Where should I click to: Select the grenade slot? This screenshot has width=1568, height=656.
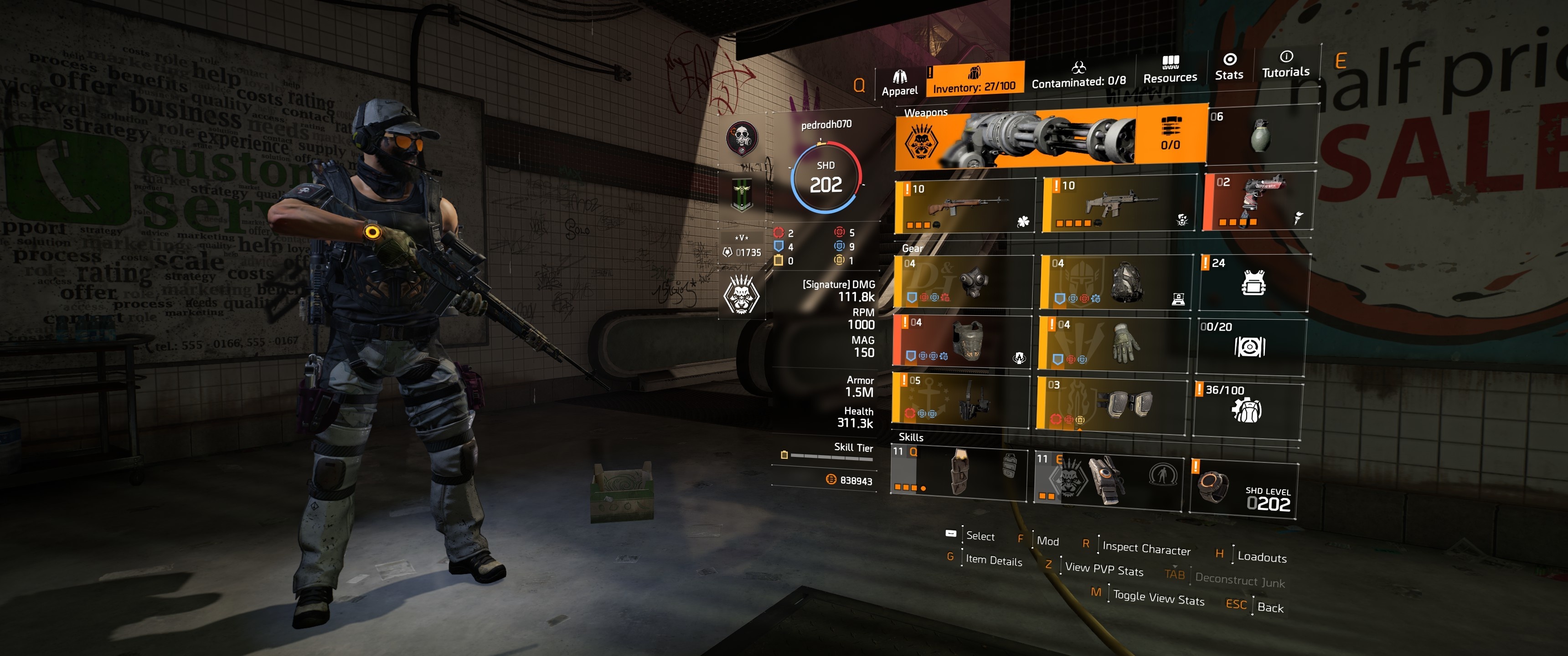[x=1262, y=134]
